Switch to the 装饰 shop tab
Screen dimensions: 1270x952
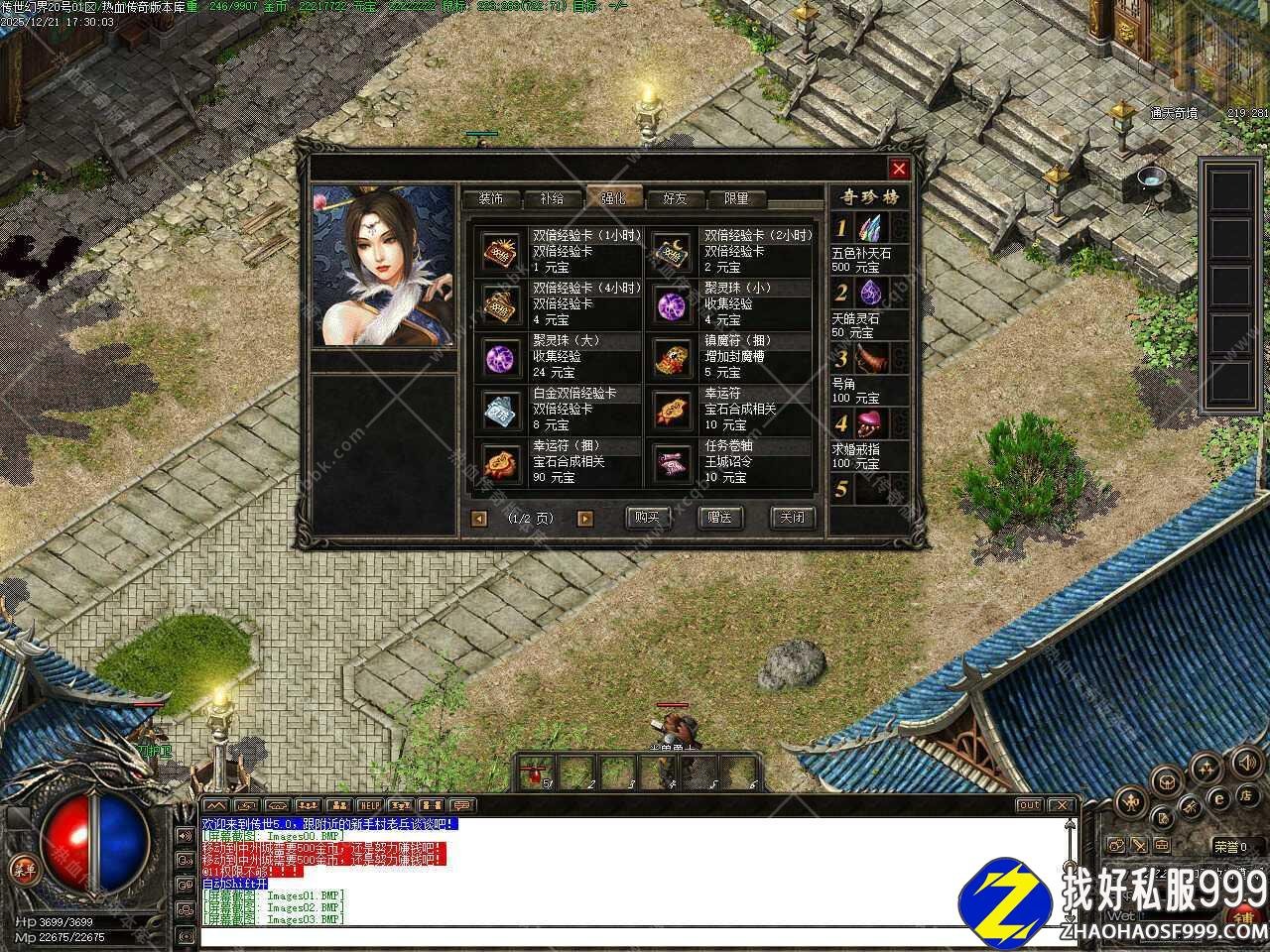pos(490,198)
